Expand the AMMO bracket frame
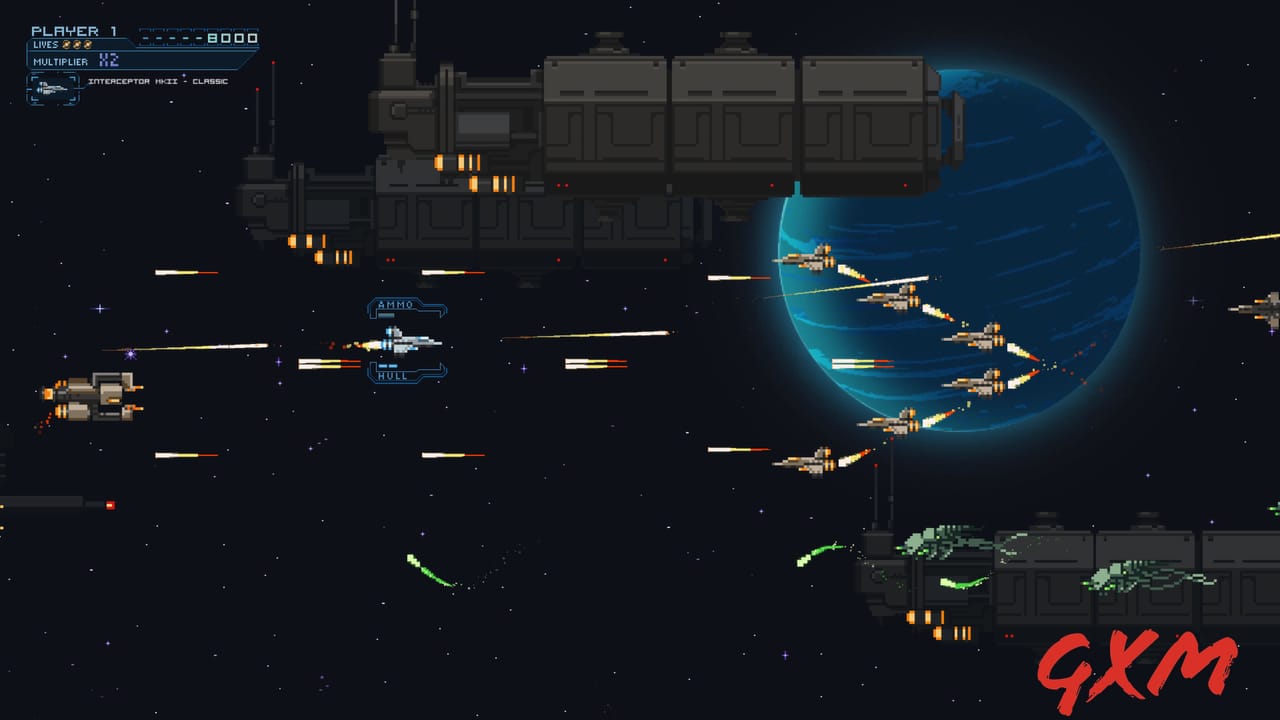1280x720 pixels. click(x=407, y=309)
